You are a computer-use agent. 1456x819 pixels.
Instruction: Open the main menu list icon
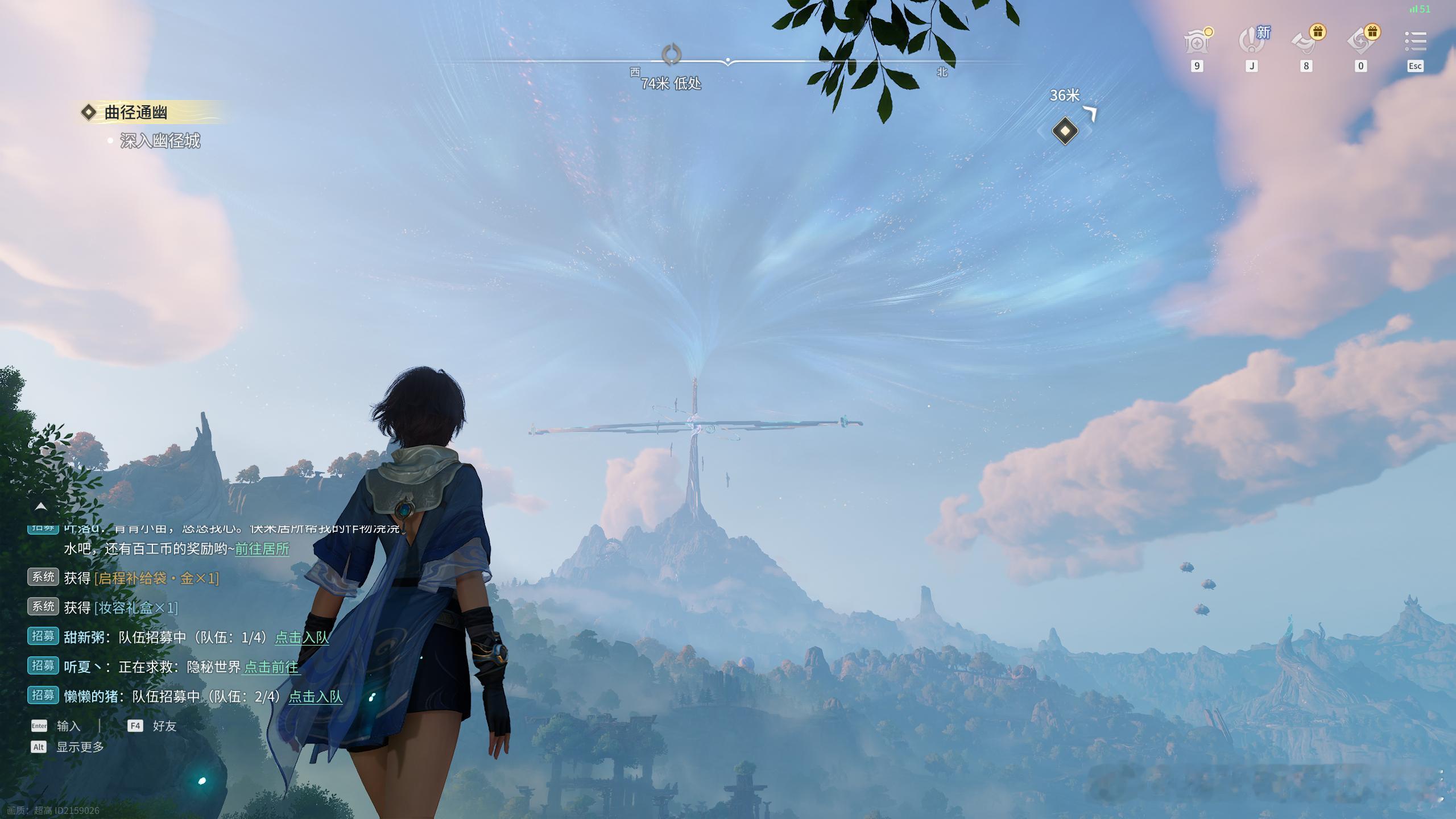(1415, 42)
